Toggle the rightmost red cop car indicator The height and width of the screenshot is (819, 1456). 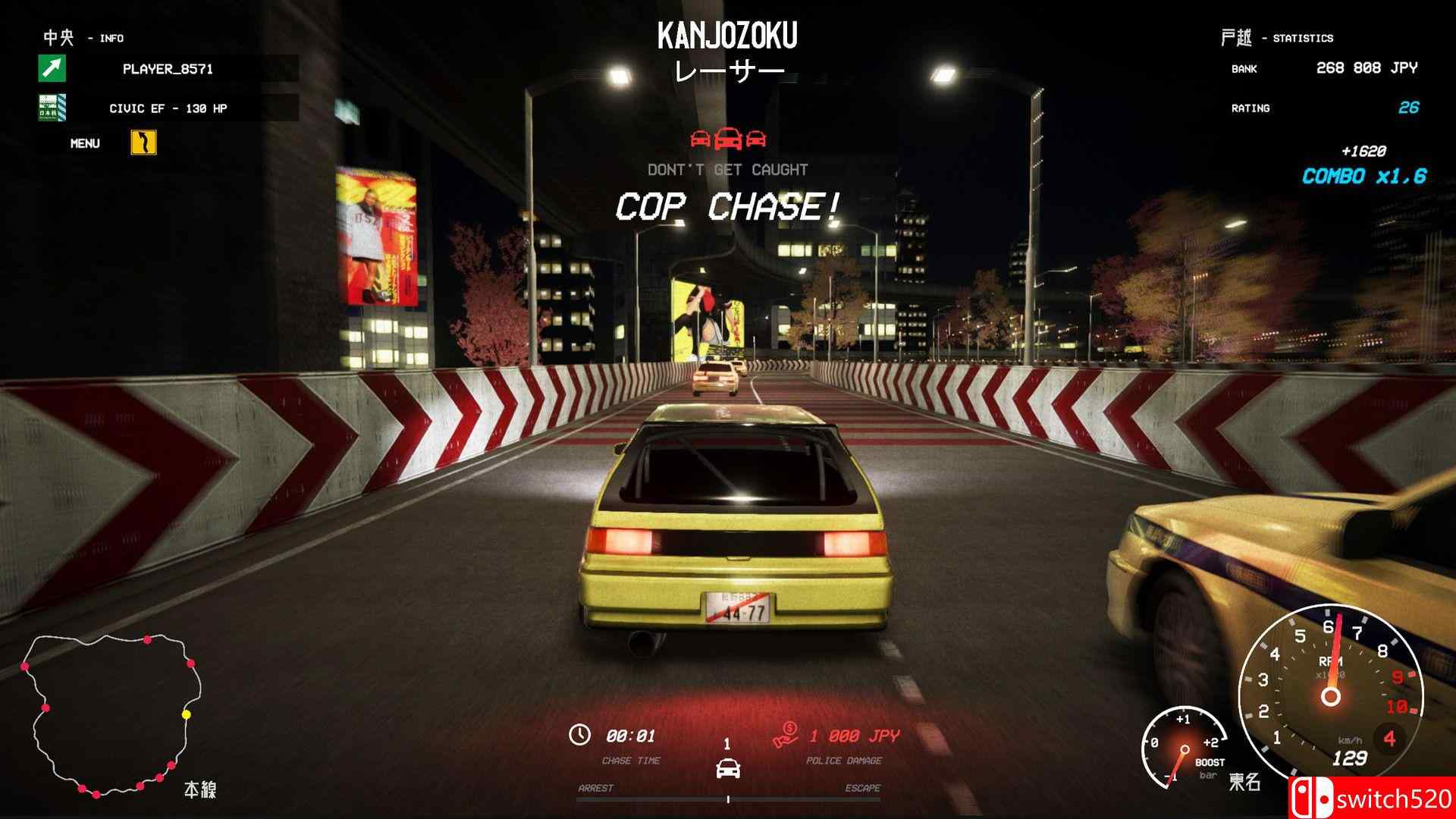[755, 140]
